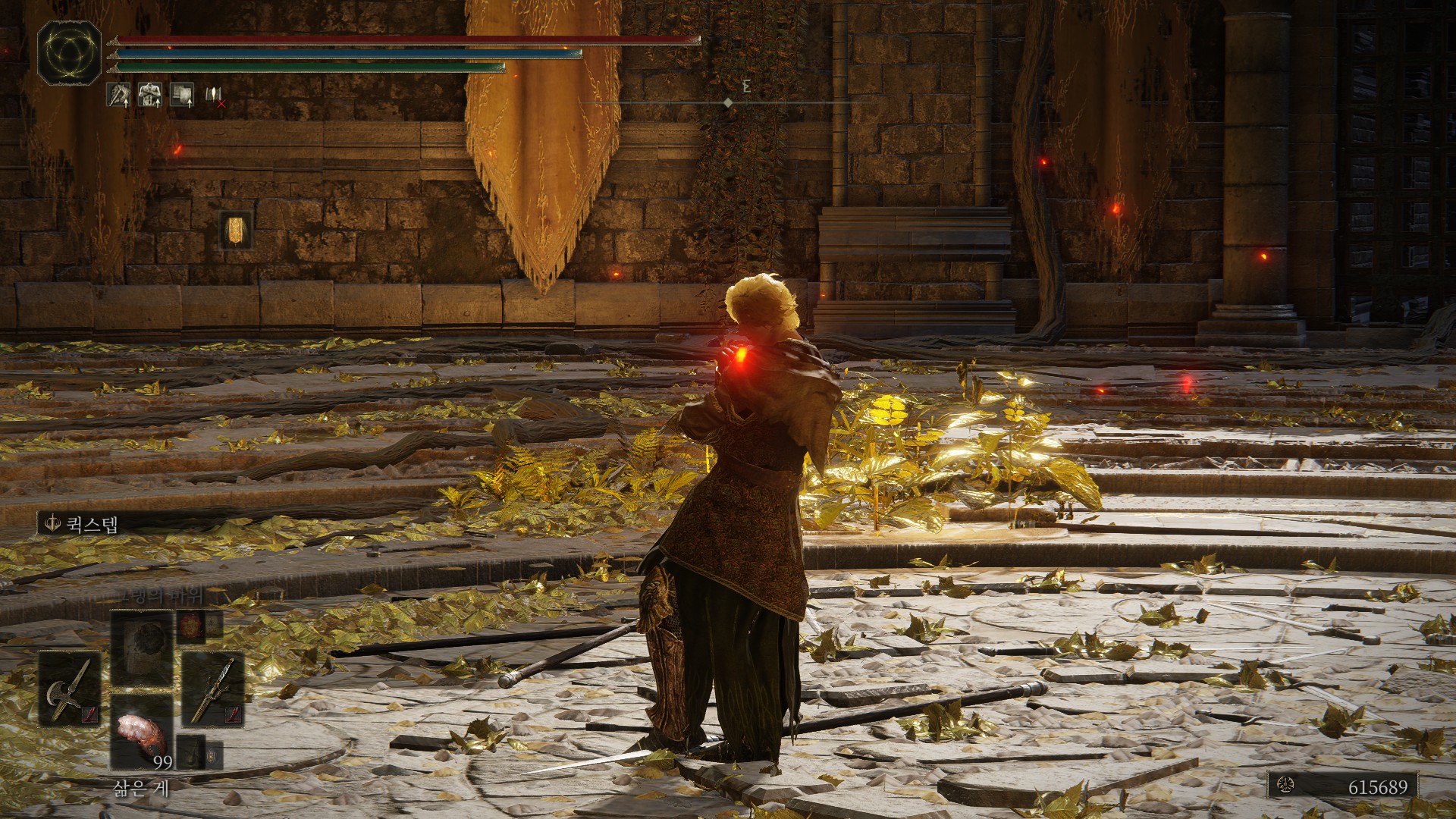
Task: Select the fiery orange next-spell slot
Action: [190, 626]
